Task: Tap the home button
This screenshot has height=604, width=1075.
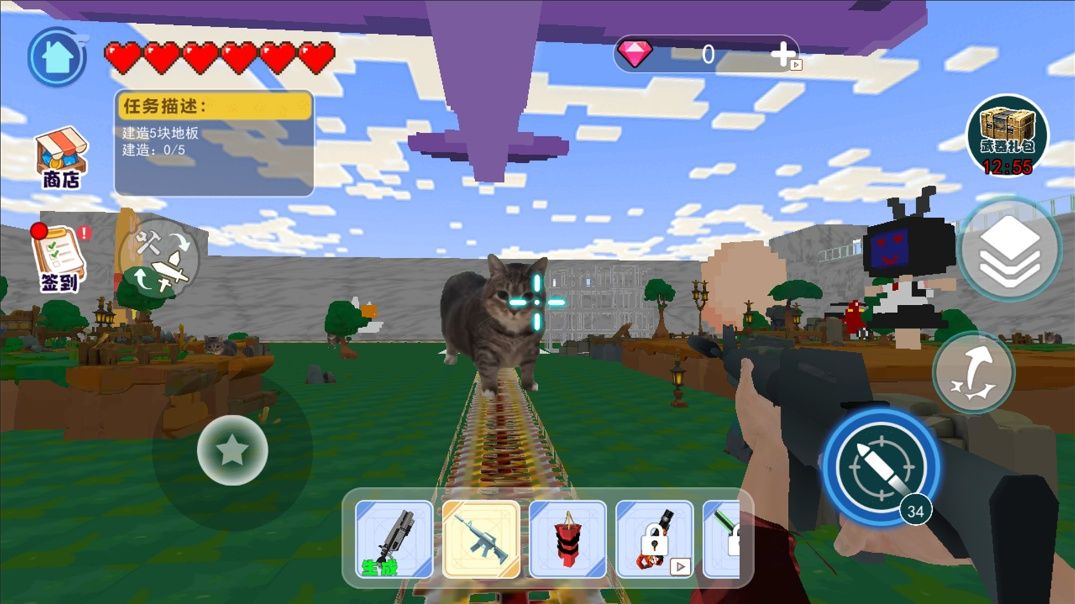Action: 56,57
